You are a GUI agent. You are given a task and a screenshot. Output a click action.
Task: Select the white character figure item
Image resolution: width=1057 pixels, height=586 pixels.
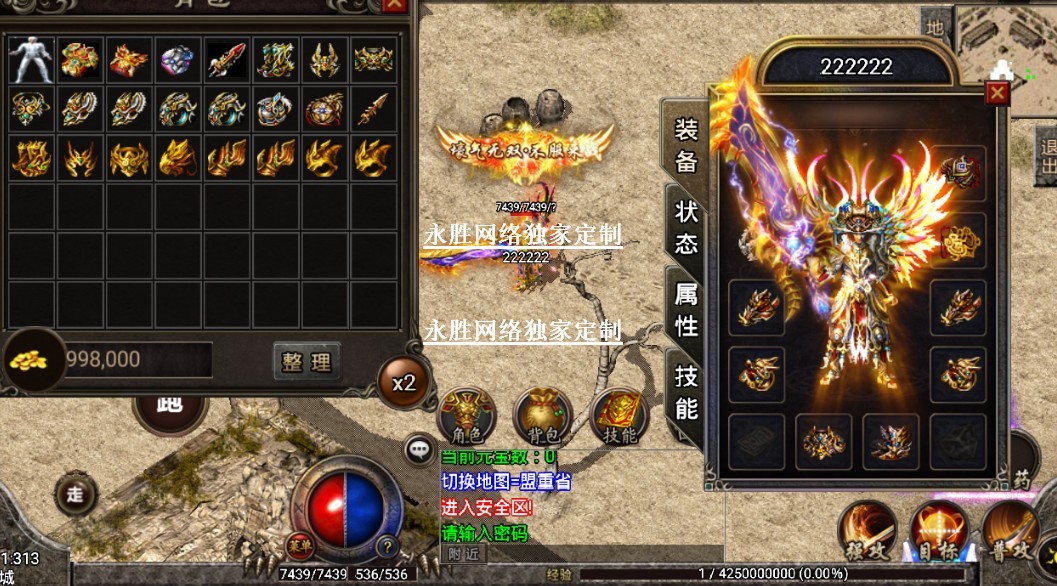point(31,60)
